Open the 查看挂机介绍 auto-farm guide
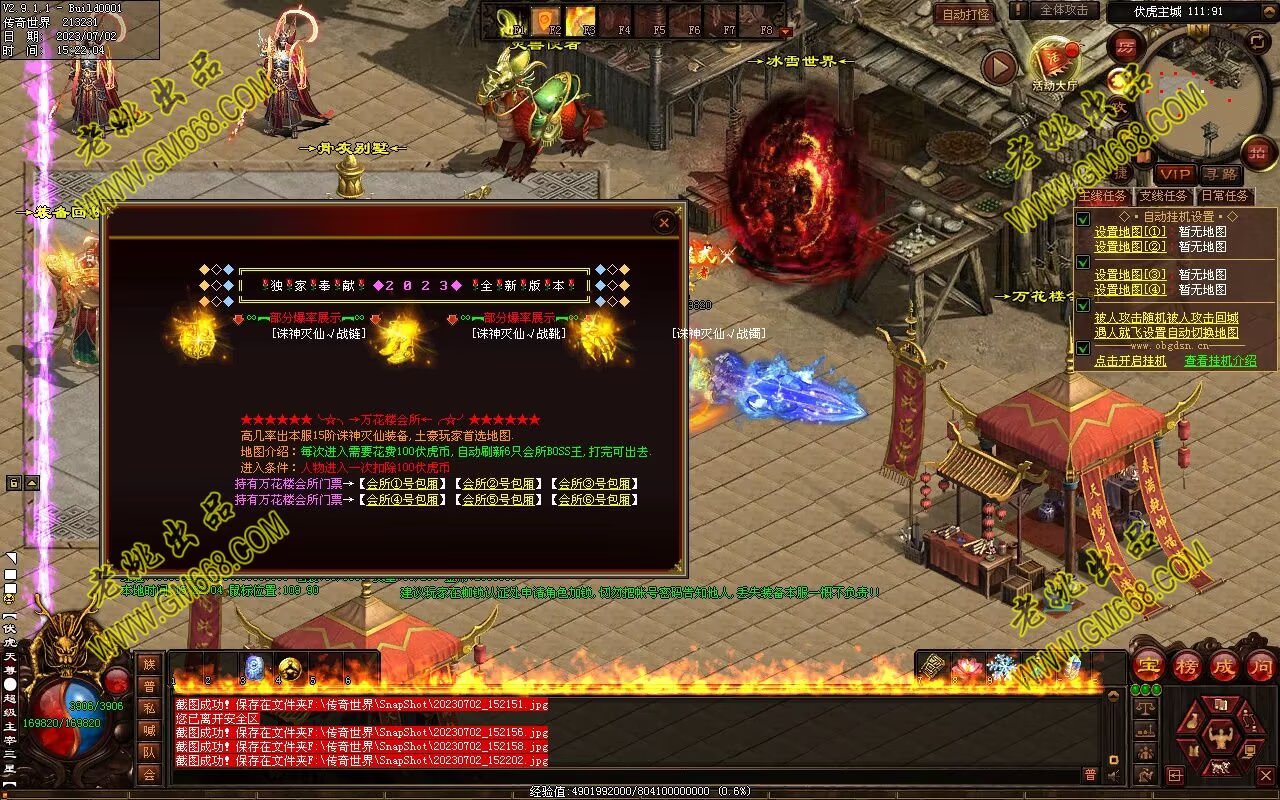This screenshot has height=800, width=1280. (x=1220, y=361)
